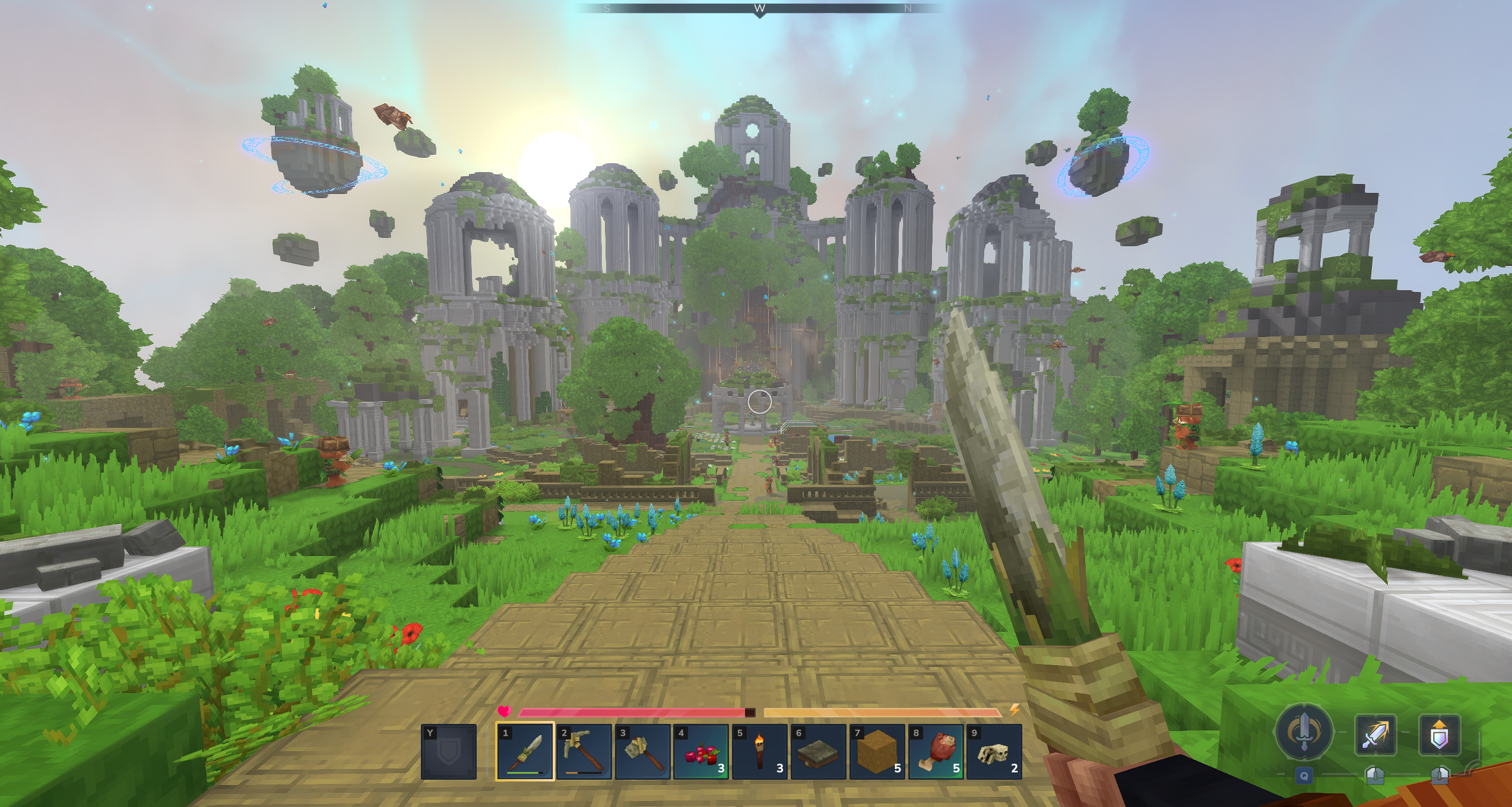1512x807 pixels.
Task: Use the shield guard ability icon
Action: (x=1439, y=735)
